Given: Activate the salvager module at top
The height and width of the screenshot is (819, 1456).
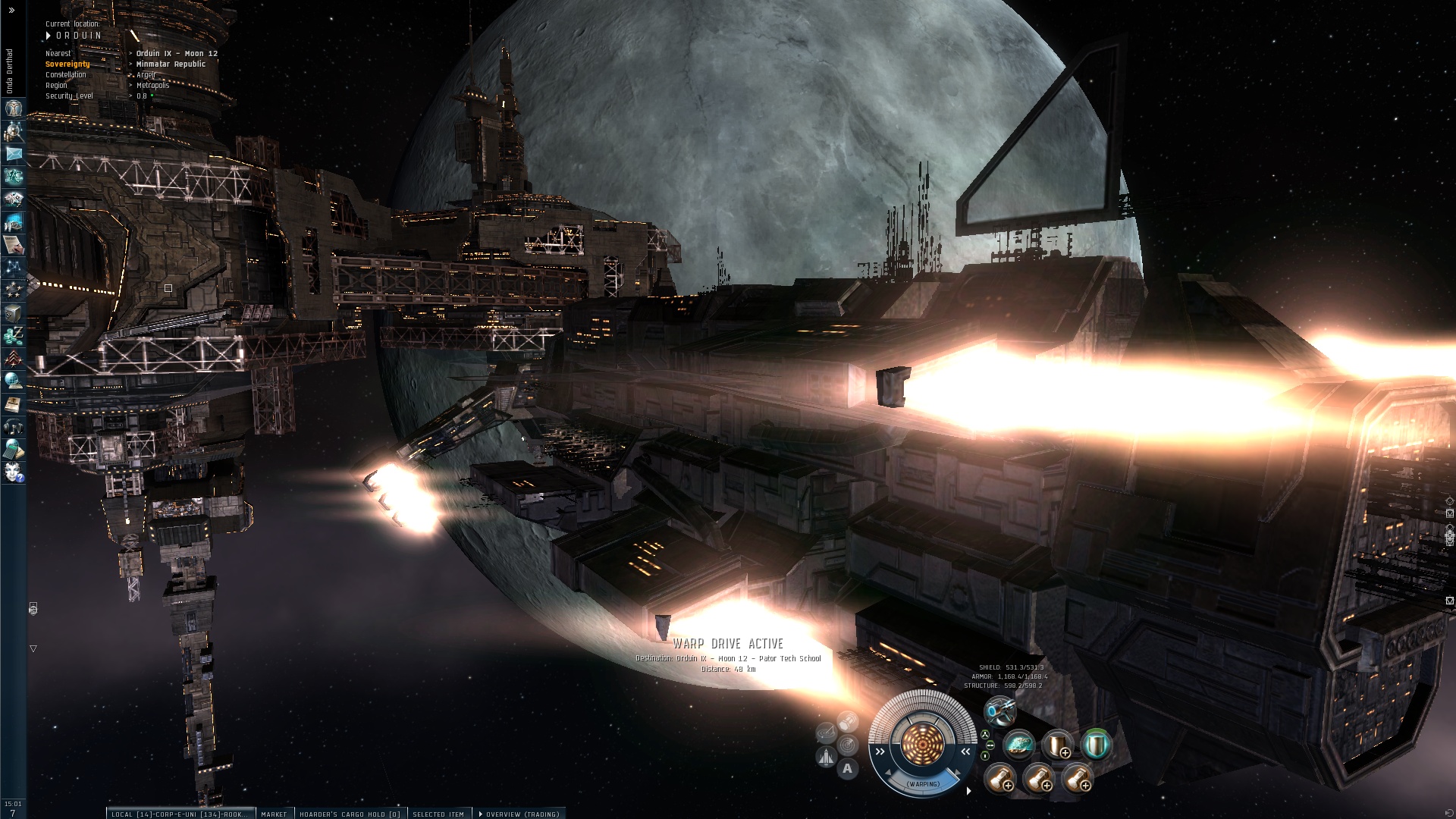Looking at the screenshot, I should tap(999, 711).
